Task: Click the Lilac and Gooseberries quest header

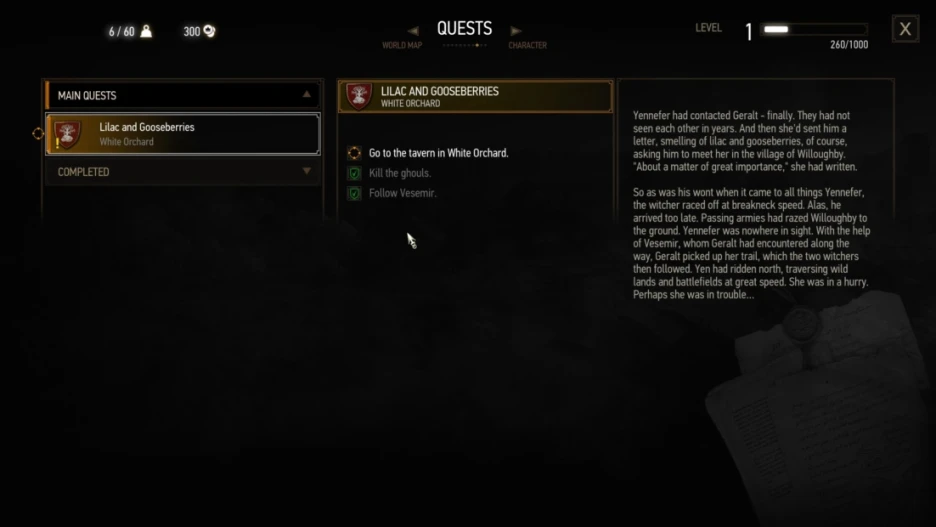Action: click(475, 96)
